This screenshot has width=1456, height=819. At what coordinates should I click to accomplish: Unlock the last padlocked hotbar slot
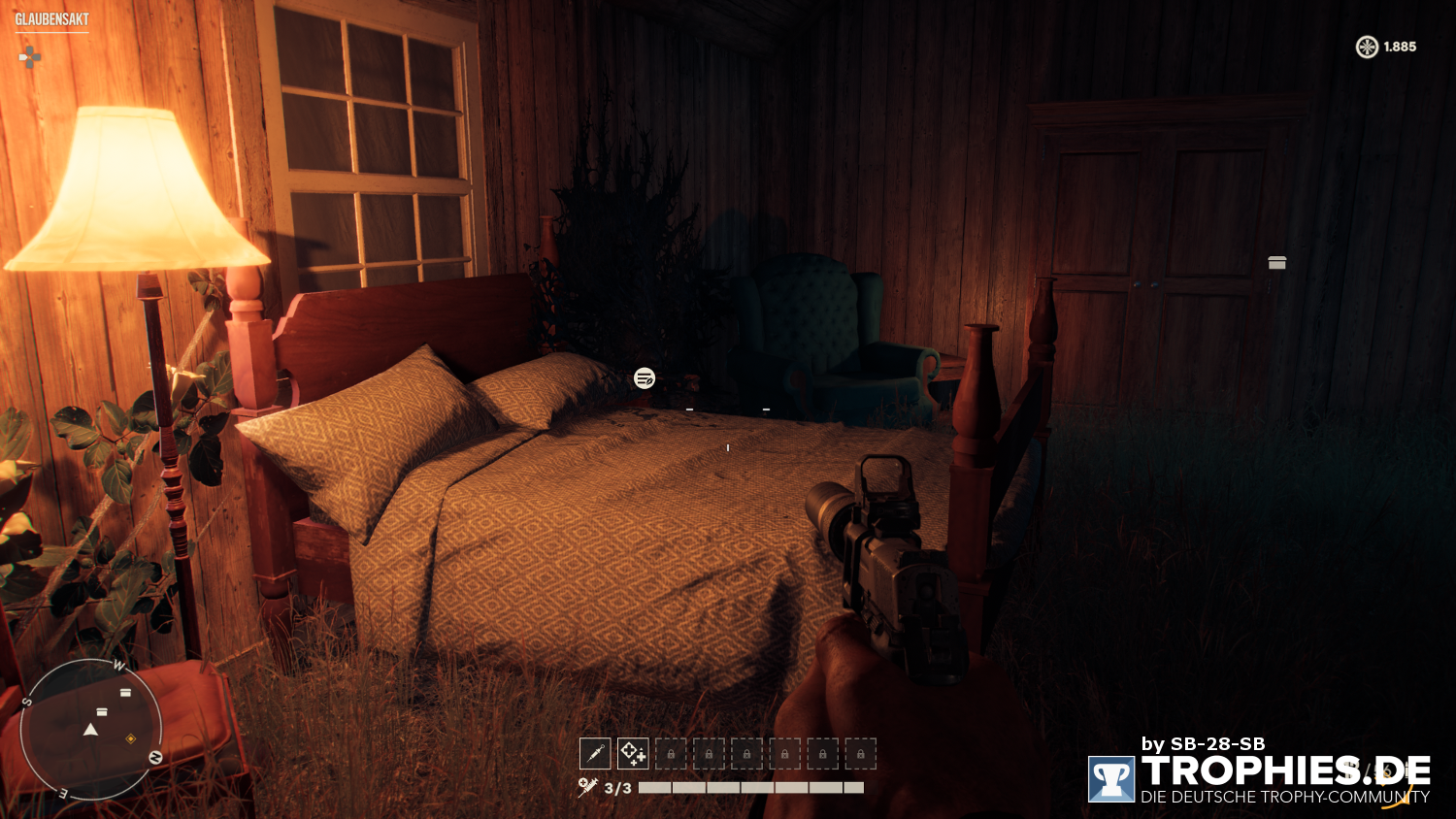[860, 753]
